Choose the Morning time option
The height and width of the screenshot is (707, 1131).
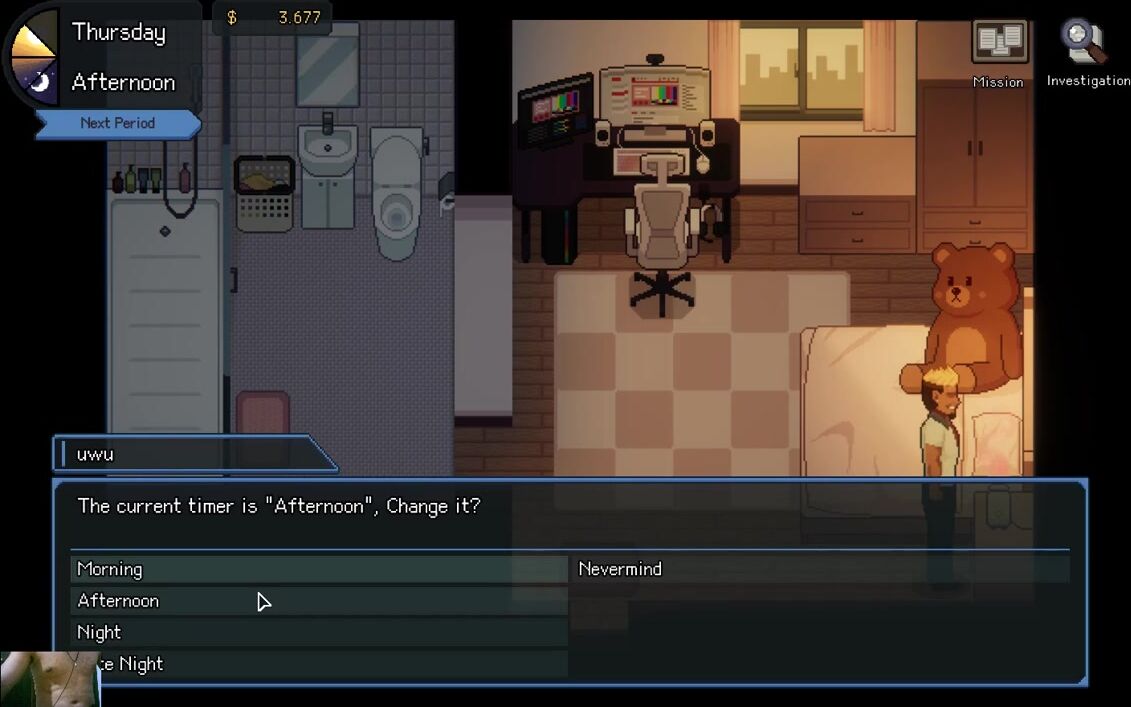point(318,569)
